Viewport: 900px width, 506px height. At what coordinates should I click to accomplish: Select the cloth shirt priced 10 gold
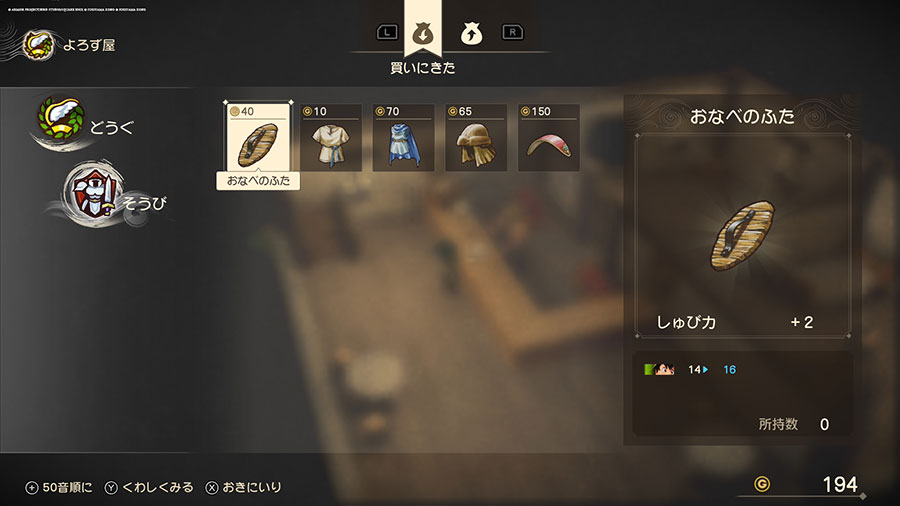(x=331, y=139)
